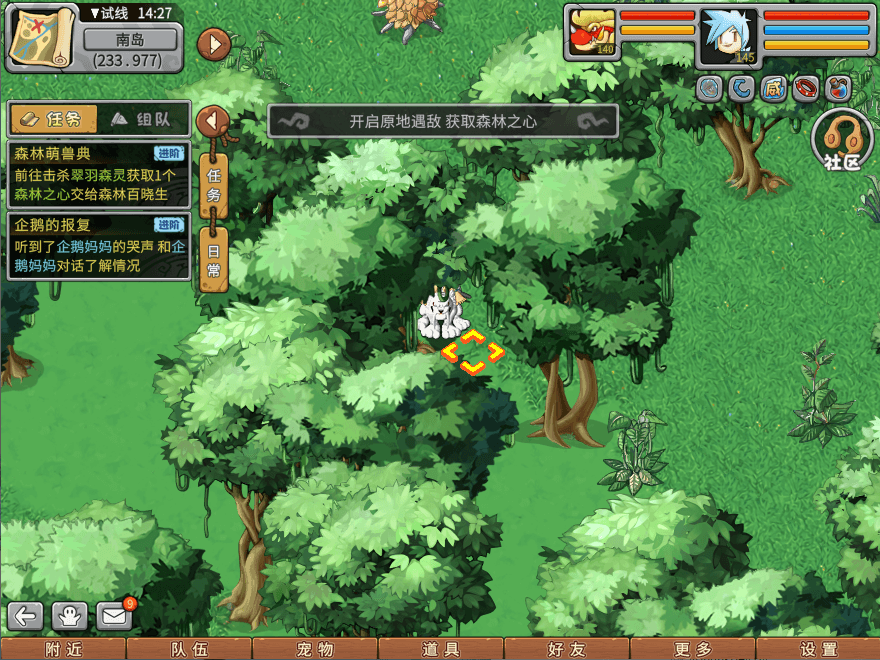
Task: Click the red ring buff icon
Action: coord(806,89)
